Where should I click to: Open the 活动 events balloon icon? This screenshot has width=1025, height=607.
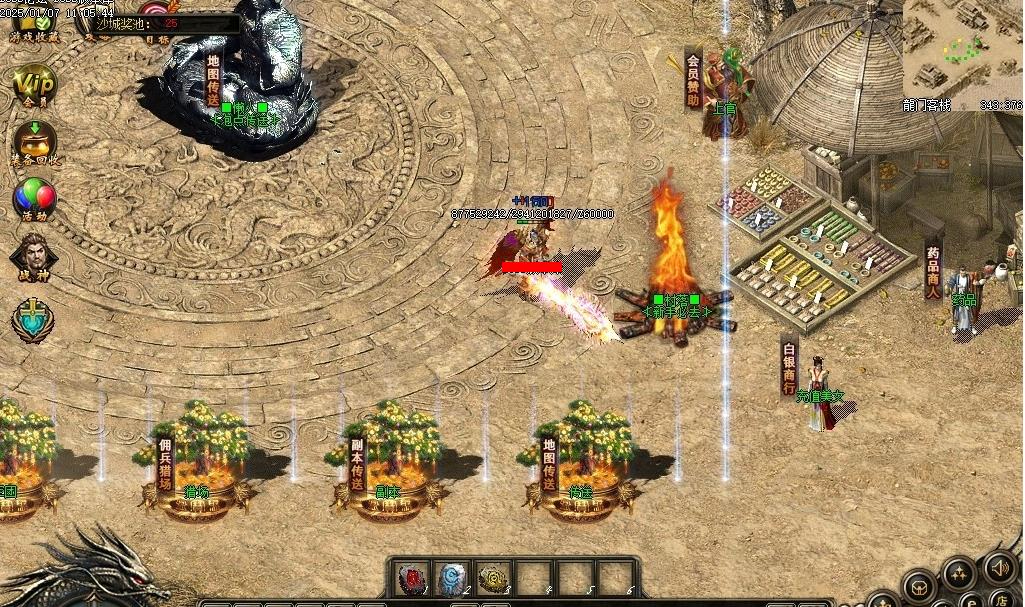(34, 198)
